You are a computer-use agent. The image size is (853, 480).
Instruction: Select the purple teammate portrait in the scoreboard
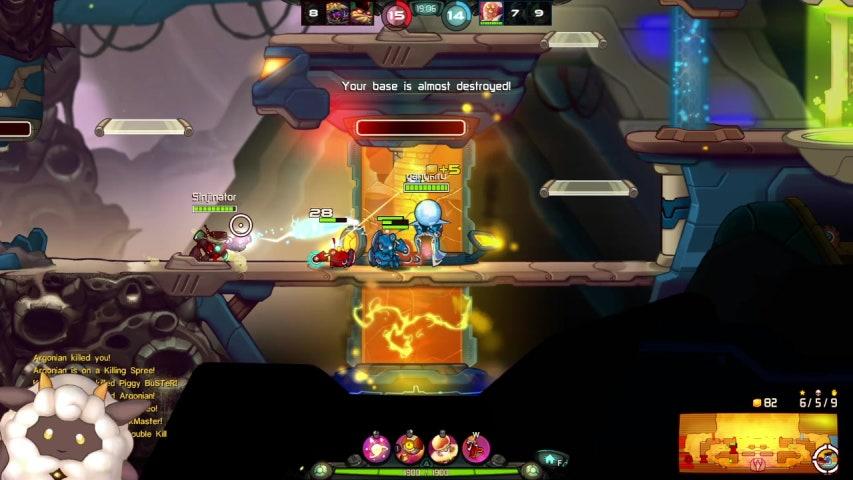click(x=338, y=12)
